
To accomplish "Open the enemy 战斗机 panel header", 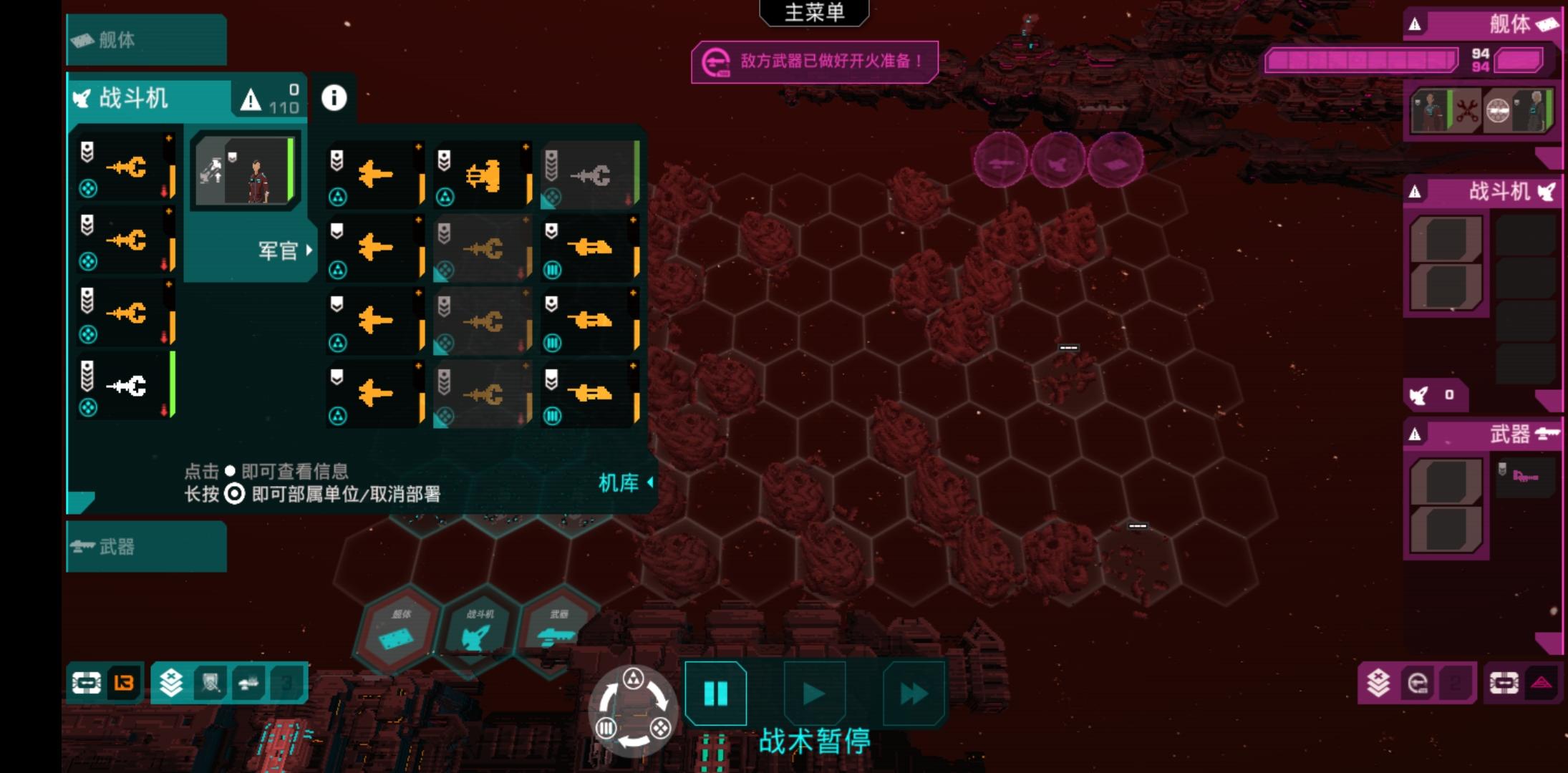I will point(1482,192).
